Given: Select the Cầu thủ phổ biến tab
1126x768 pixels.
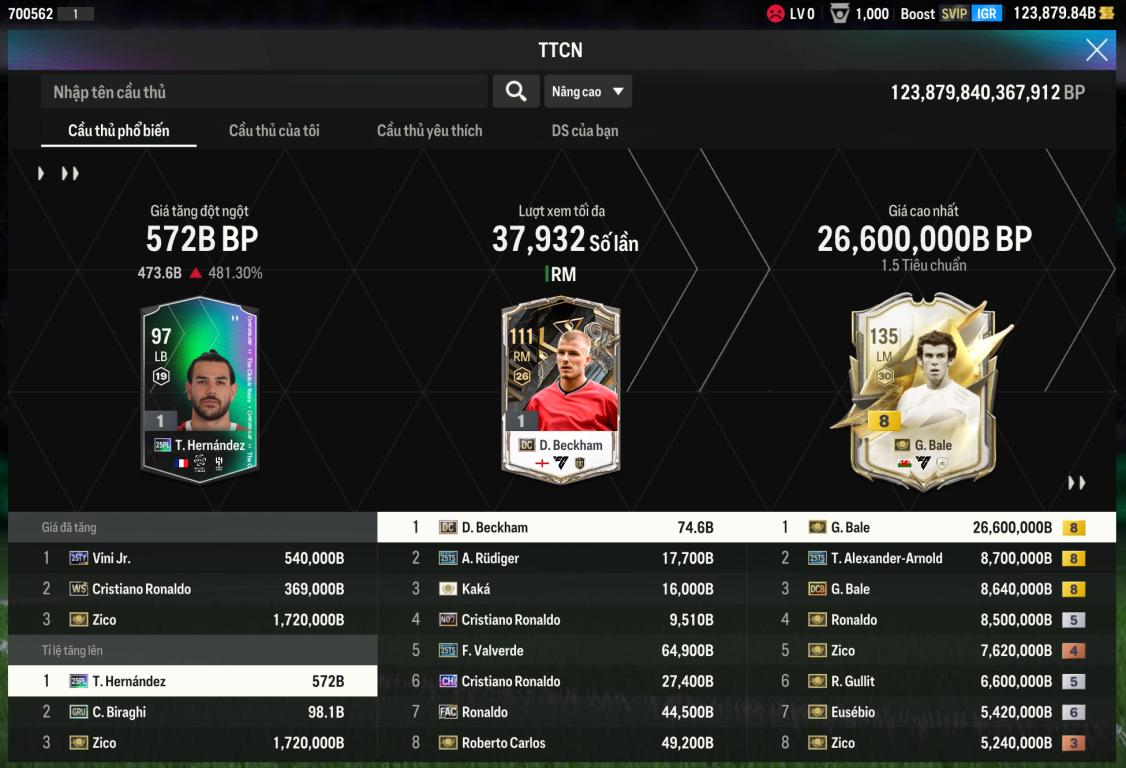Looking at the screenshot, I should 118,131.
